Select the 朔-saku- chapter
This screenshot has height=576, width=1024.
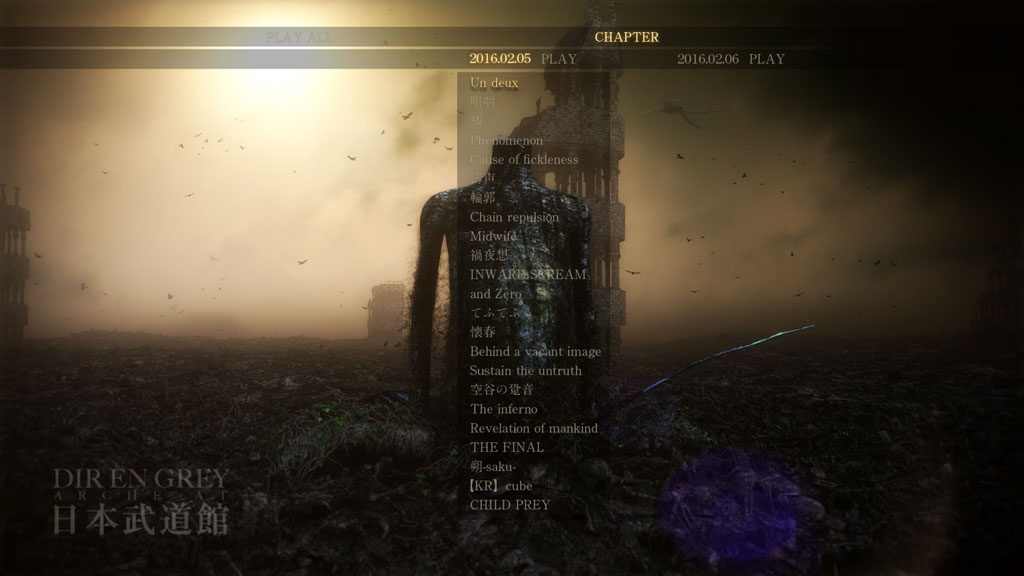493,467
